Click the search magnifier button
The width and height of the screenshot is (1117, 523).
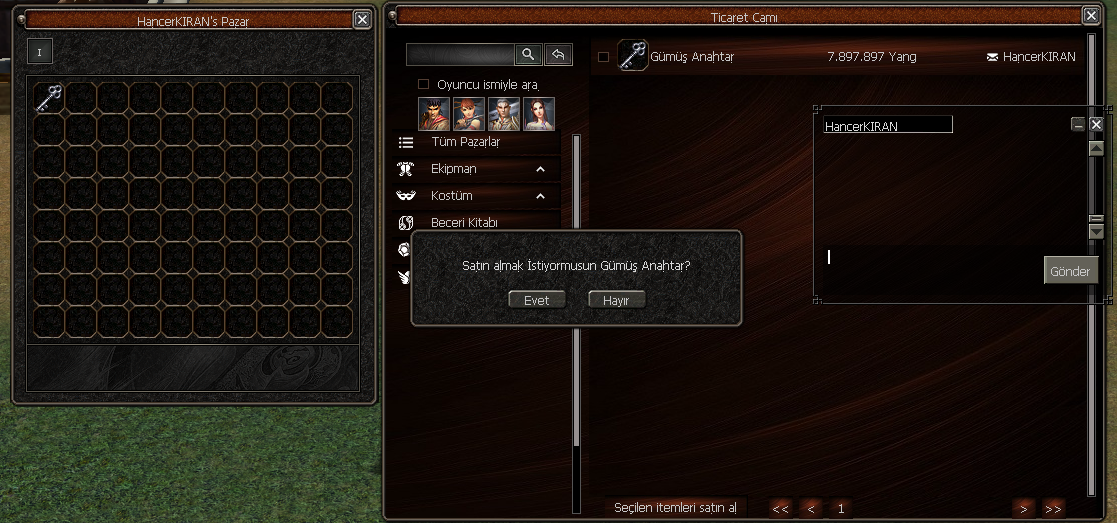tap(529, 55)
